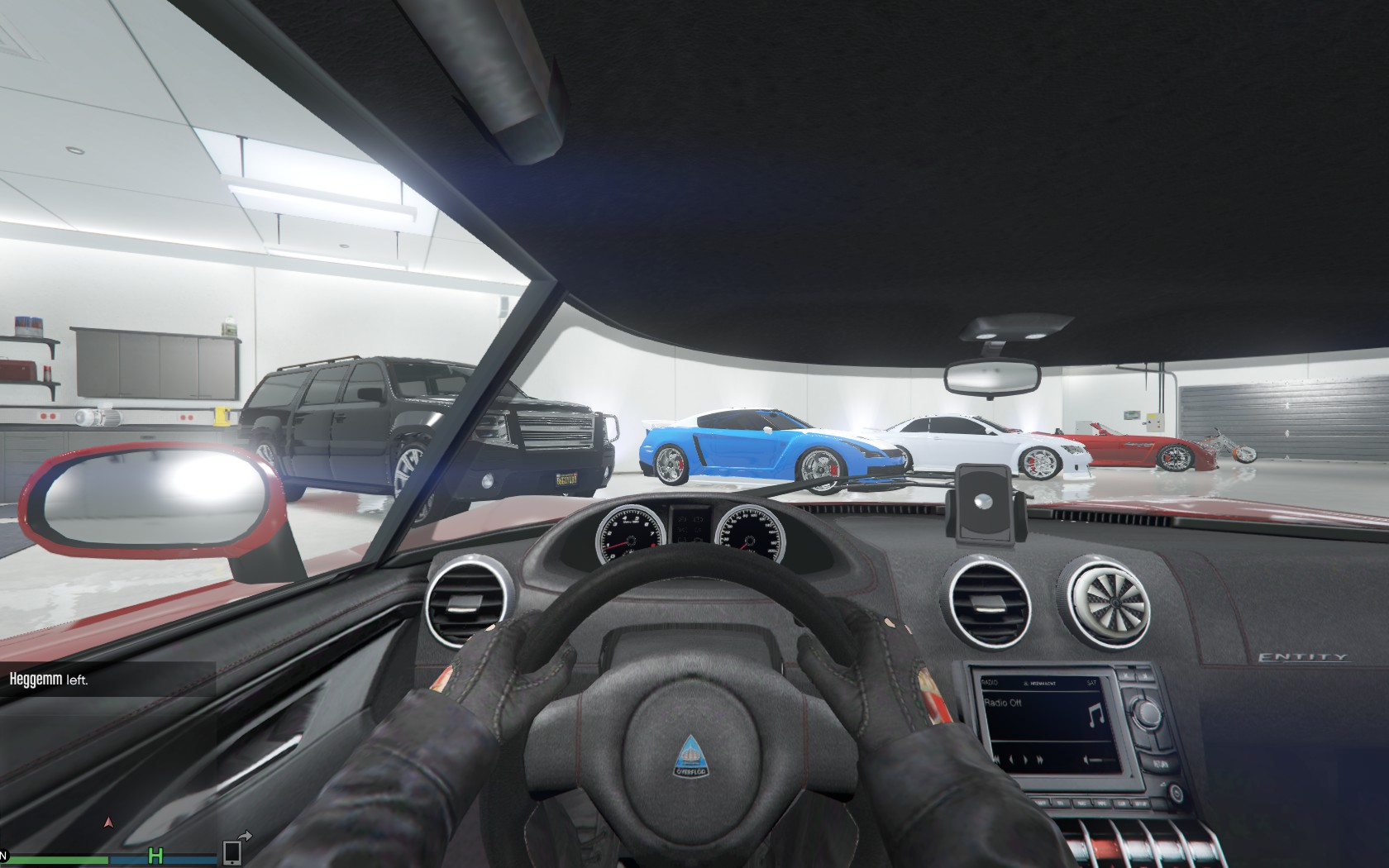Screen dimensions: 1389x868
Task: Click the N north compass marker
Action: coord(3,853)
